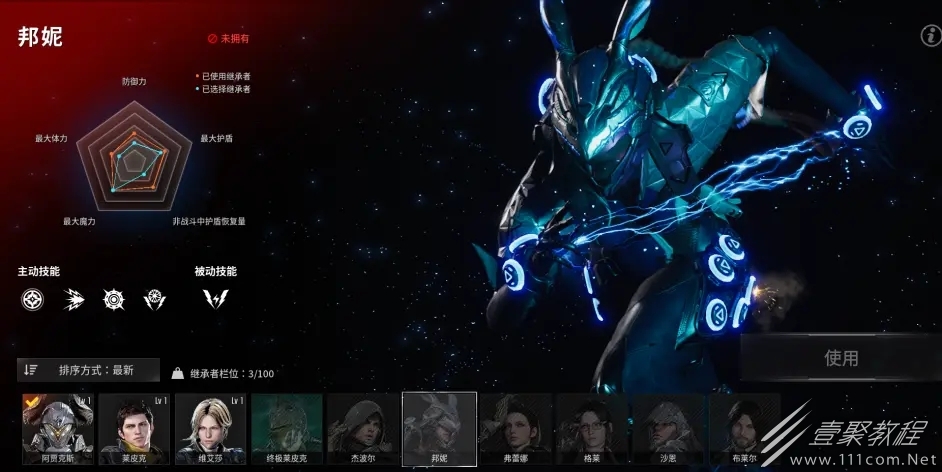
Task: Choose the 莱皮克 character portrait
Action: click(134, 428)
